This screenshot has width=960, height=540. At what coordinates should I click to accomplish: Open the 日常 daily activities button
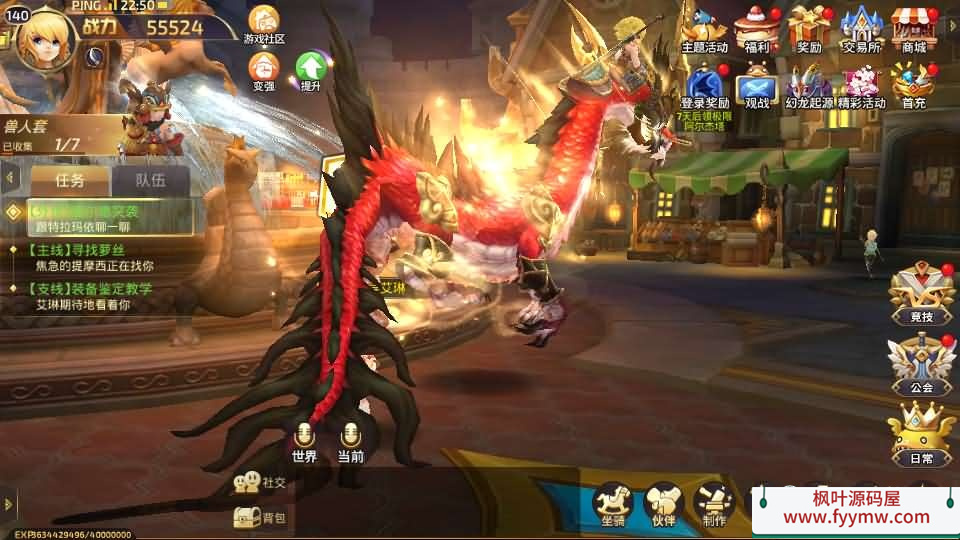tap(921, 435)
